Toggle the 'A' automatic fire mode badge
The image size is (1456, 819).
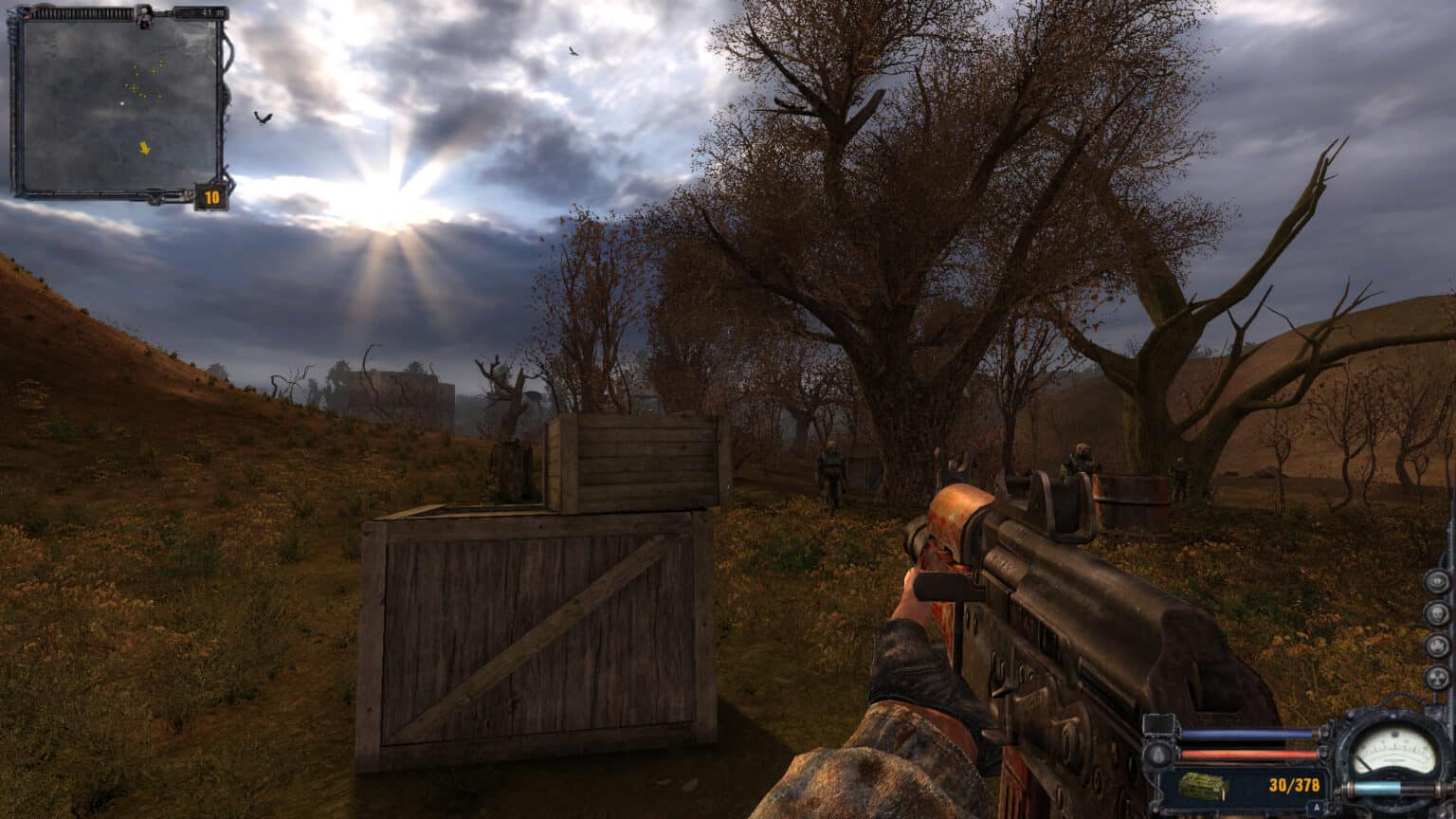pos(1317,809)
